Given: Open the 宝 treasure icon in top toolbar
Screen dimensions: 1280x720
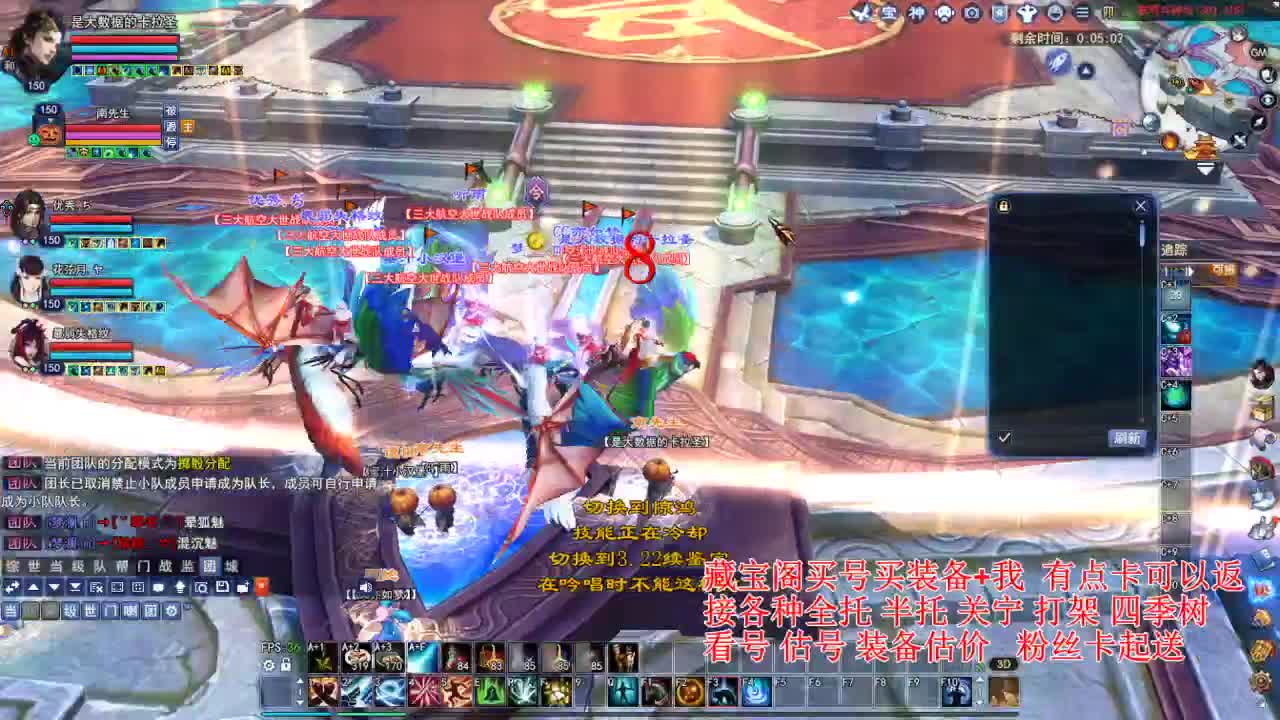Looking at the screenshot, I should (889, 13).
